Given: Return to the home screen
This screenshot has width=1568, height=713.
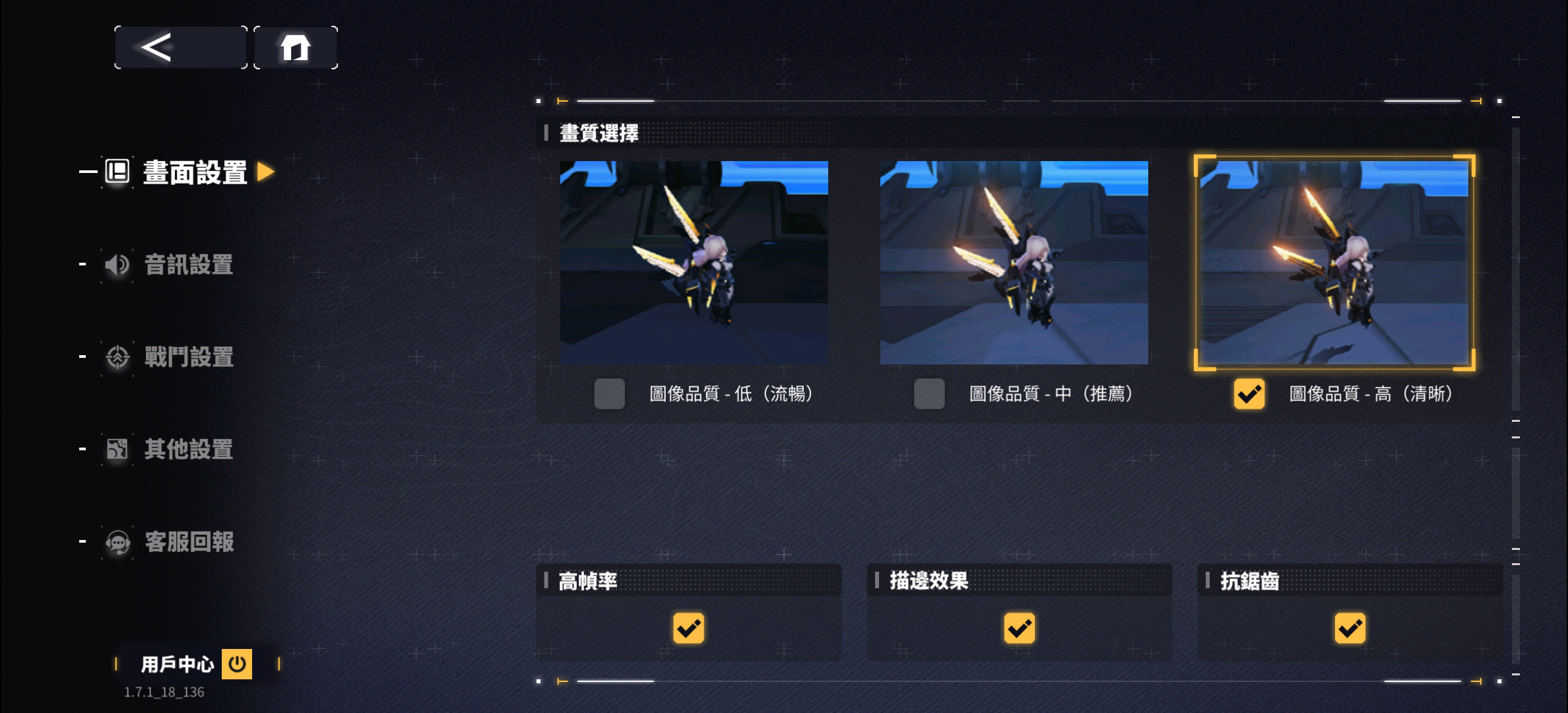Looking at the screenshot, I should point(296,48).
